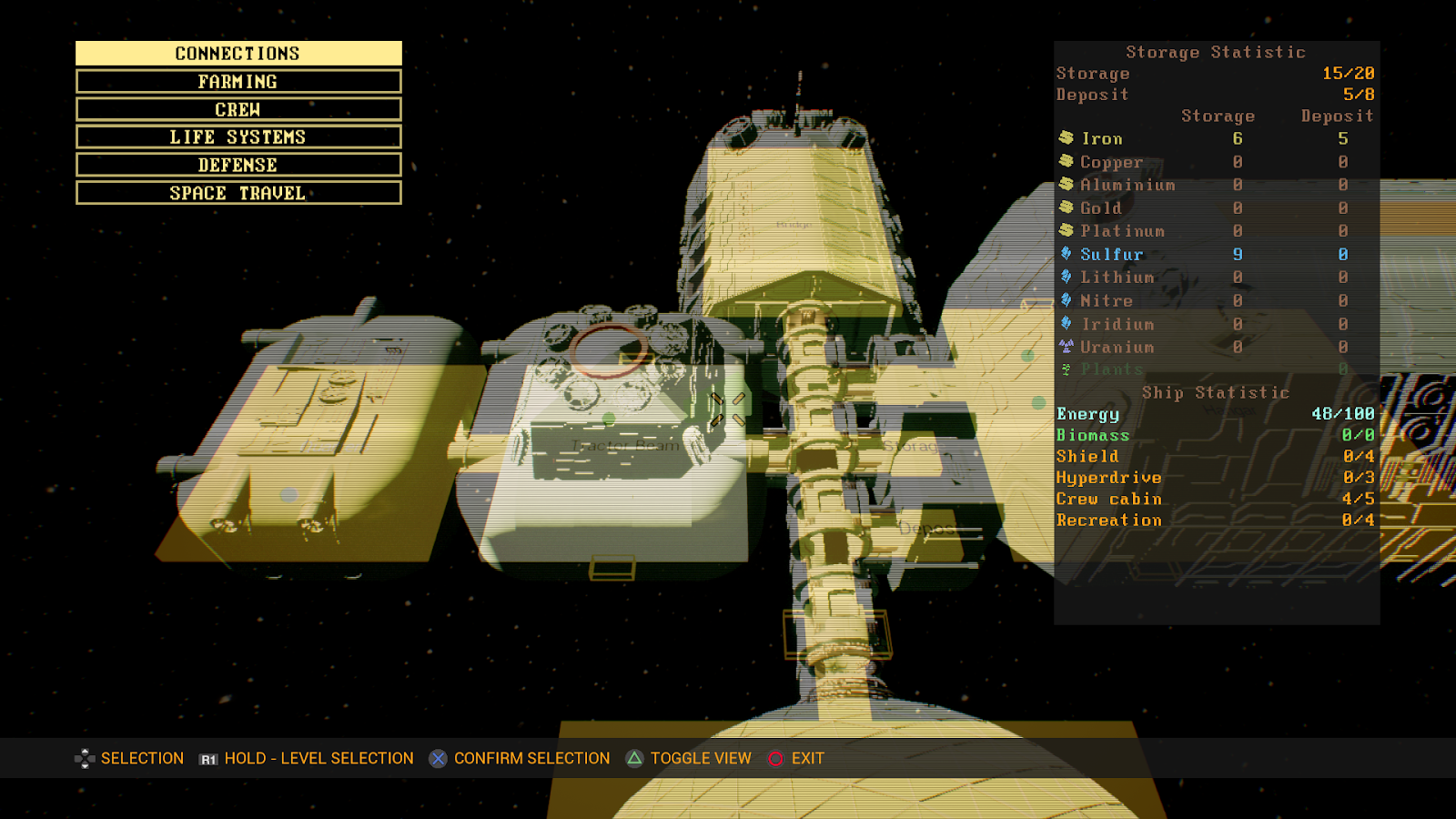Select the Defense menu option

(238, 166)
